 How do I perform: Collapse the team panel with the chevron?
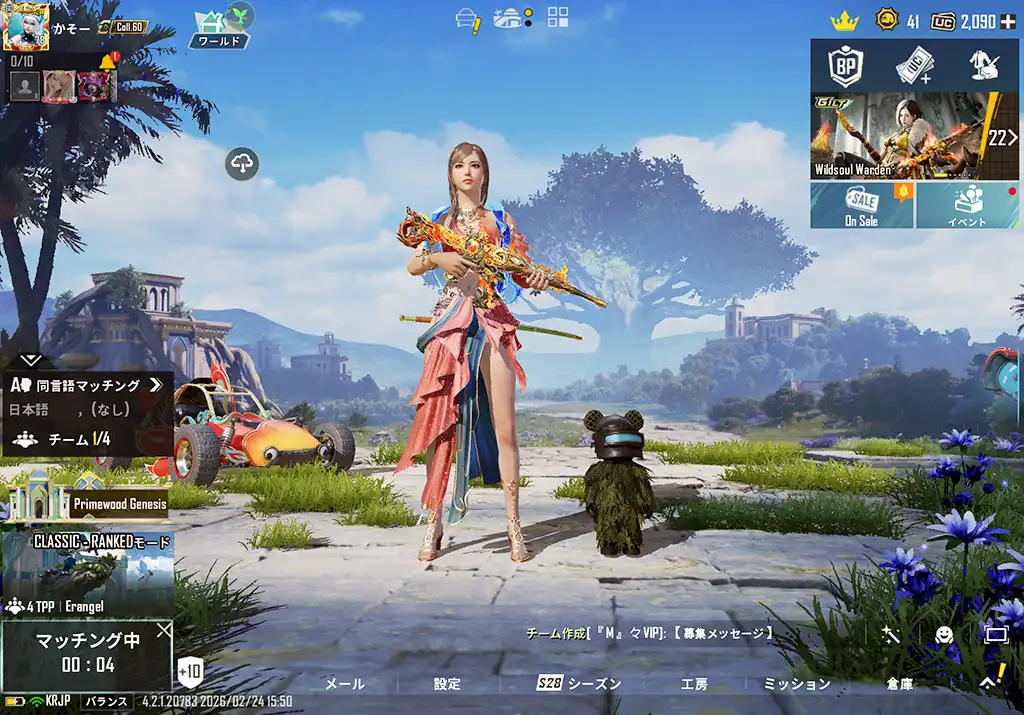(30, 358)
